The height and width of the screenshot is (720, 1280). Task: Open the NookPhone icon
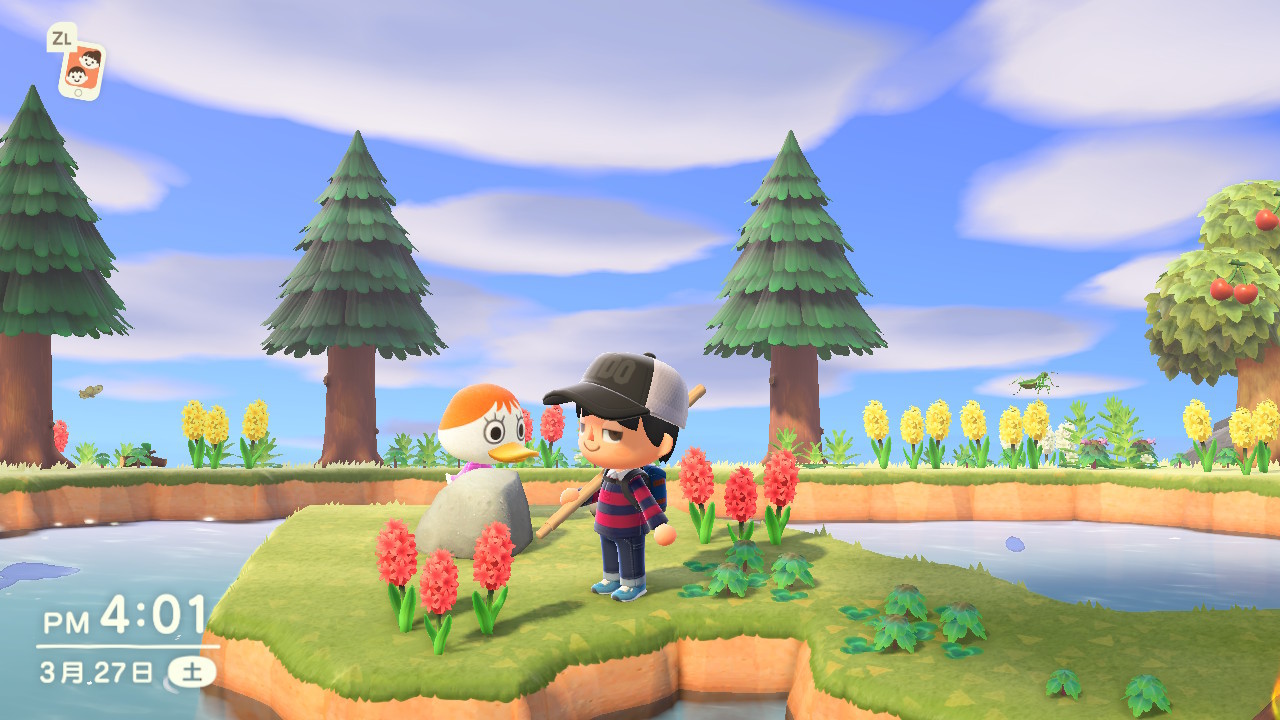coord(82,71)
